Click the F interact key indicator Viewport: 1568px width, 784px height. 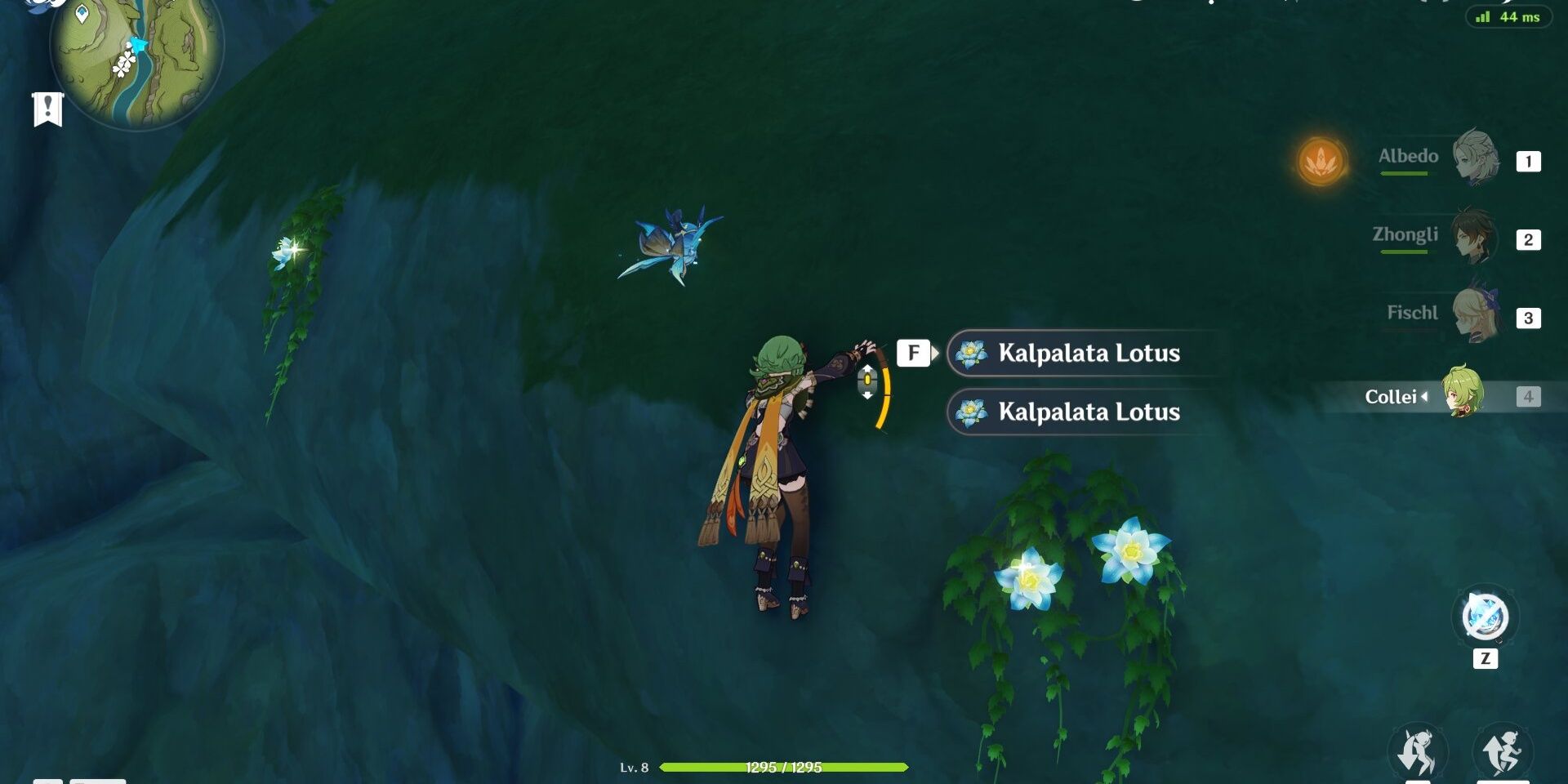point(915,353)
